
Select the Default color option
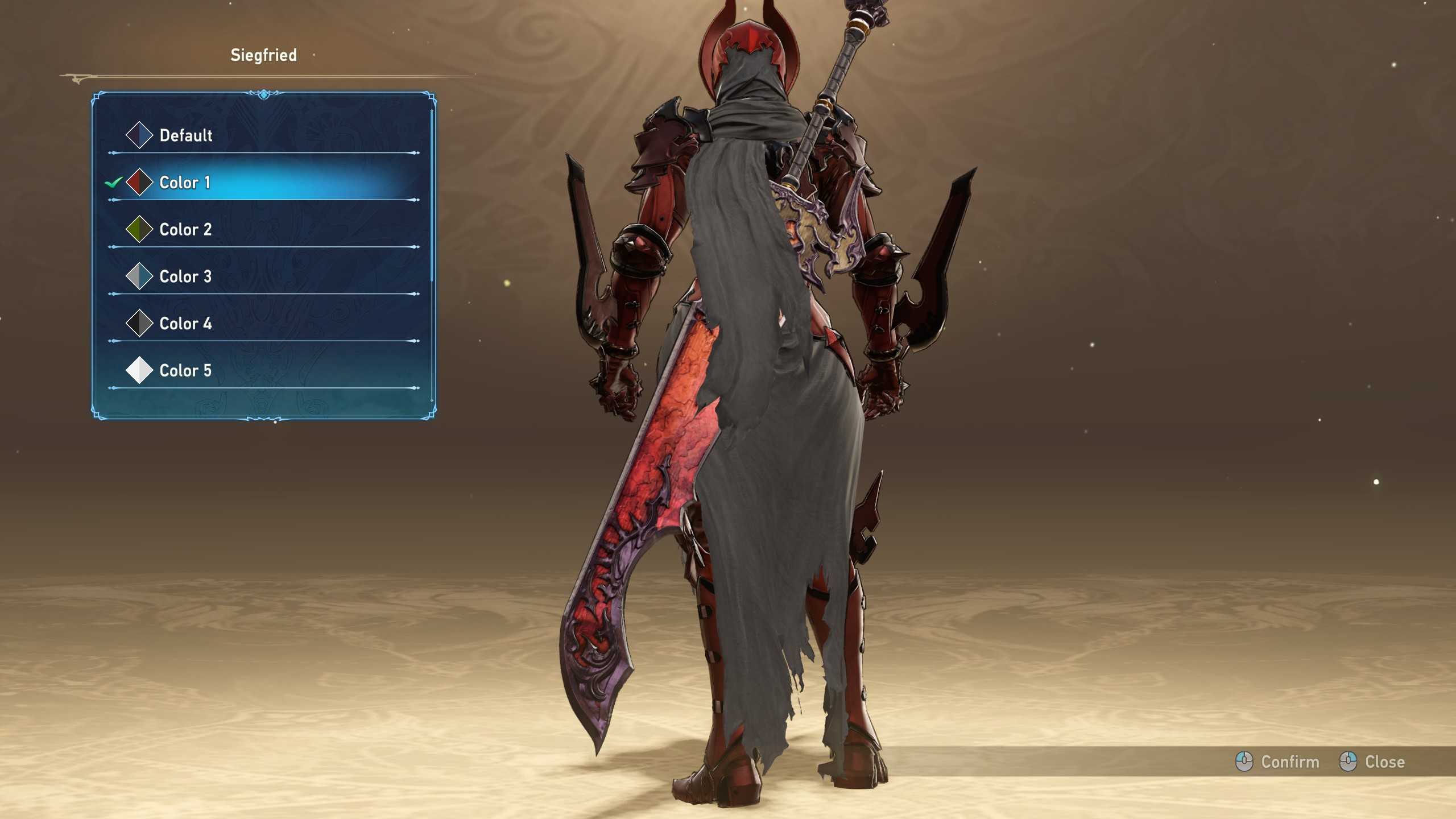tap(185, 135)
